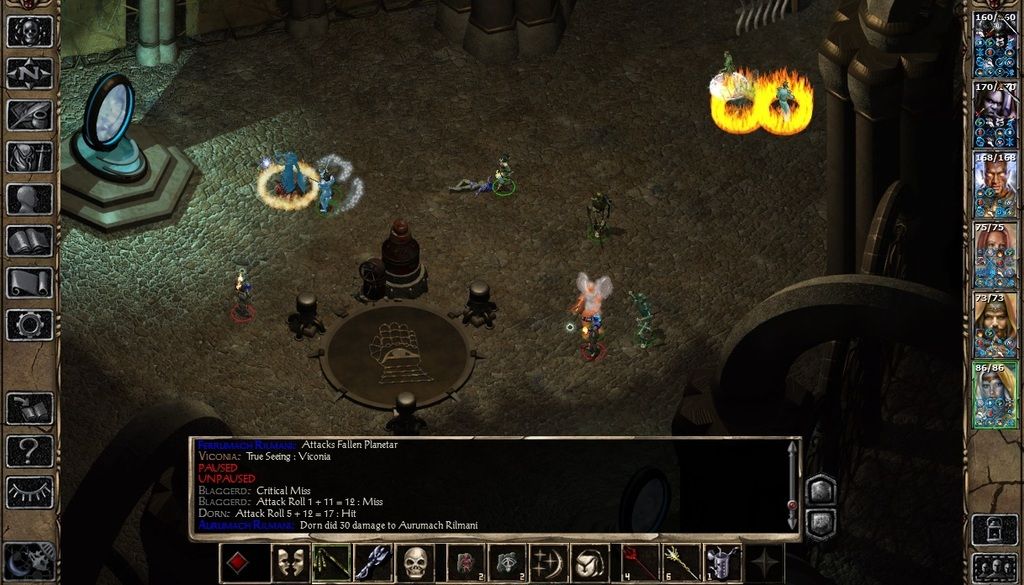Select the party portrait with 75/75 HP
The height and width of the screenshot is (585, 1024).
[x=995, y=256]
